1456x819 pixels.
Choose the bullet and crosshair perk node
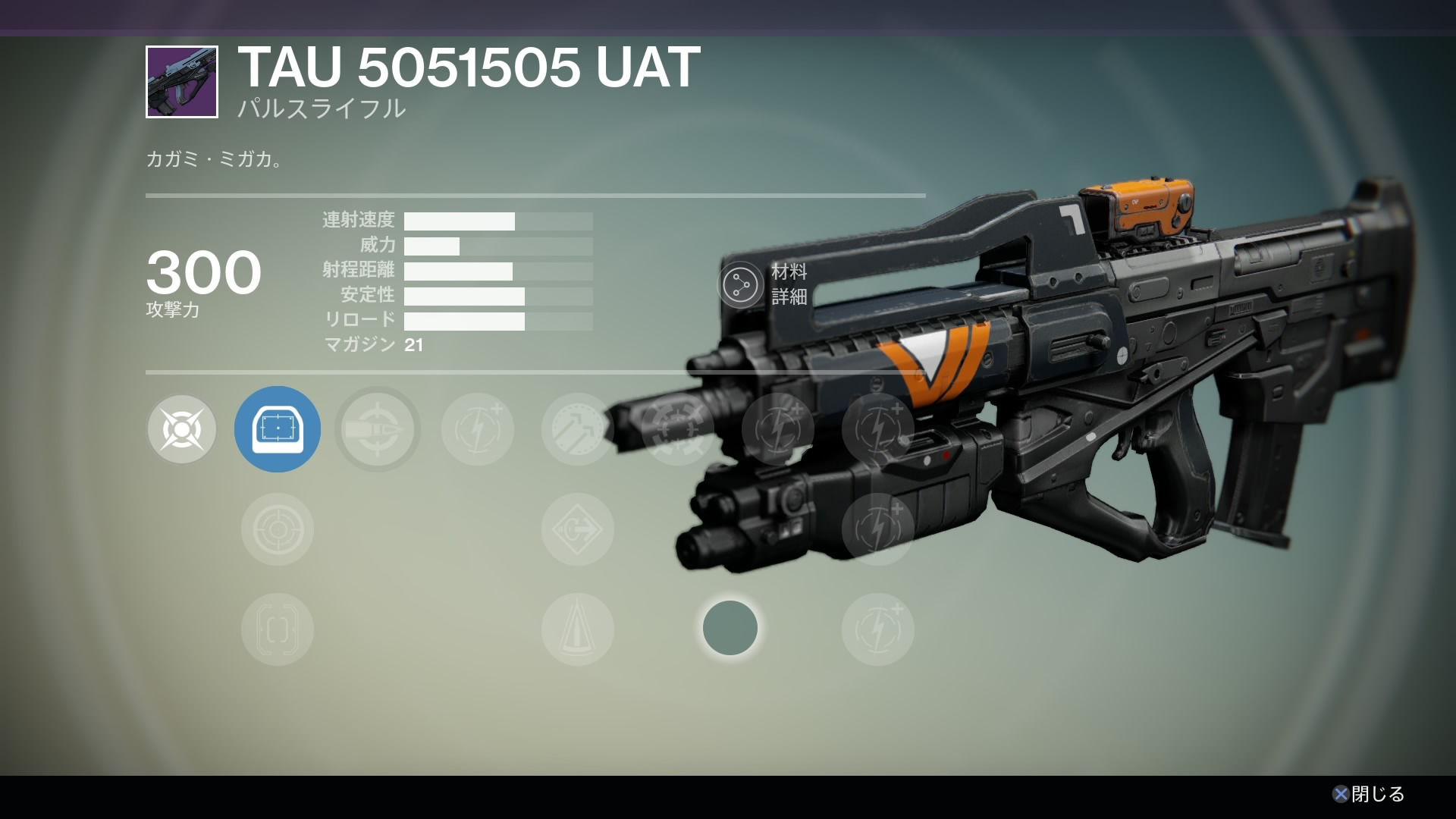378,430
